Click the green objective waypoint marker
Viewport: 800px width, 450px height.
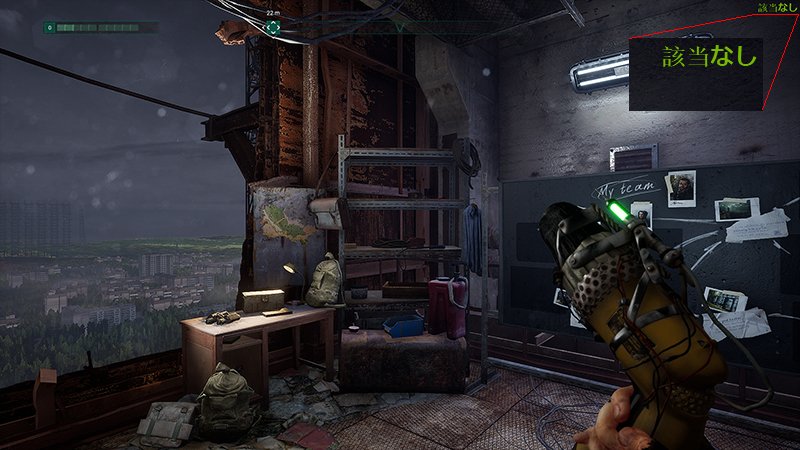click(273, 27)
